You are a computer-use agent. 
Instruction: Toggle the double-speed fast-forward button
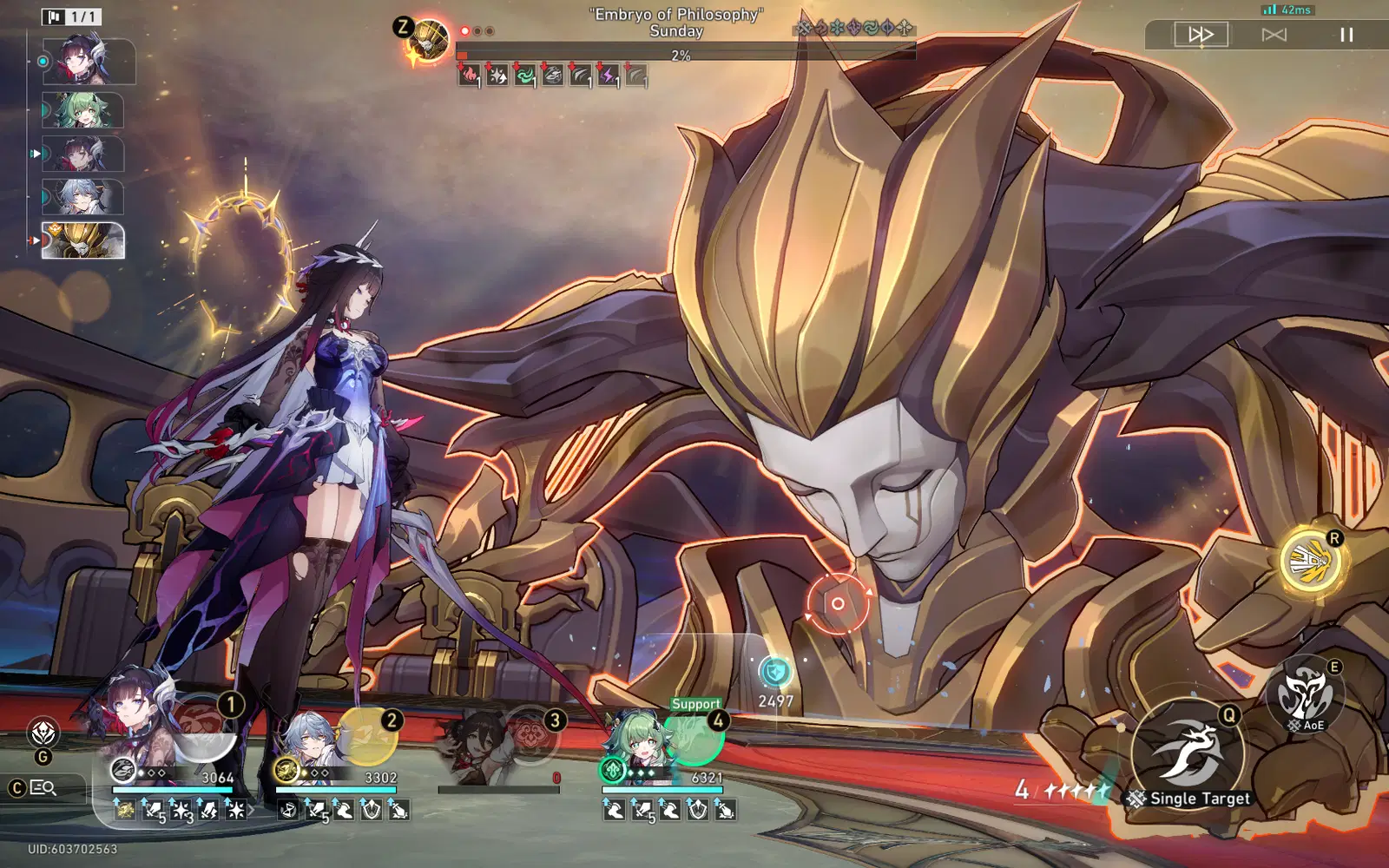click(x=1201, y=35)
